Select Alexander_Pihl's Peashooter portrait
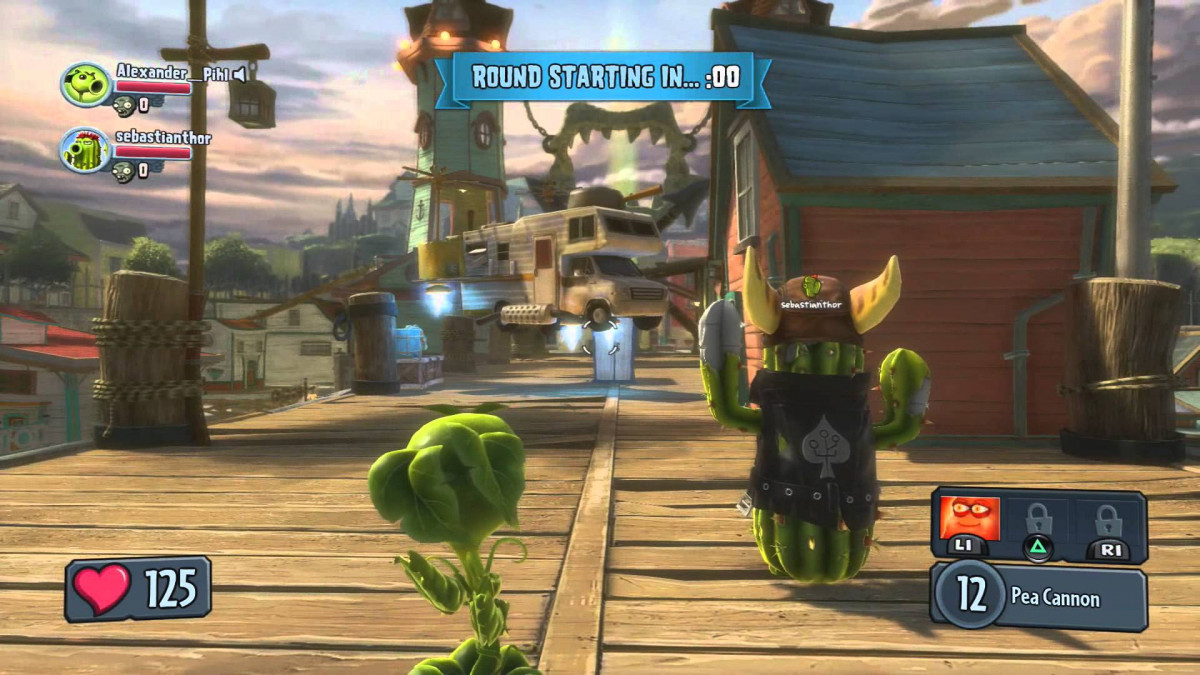1200x675 pixels. 85,85
